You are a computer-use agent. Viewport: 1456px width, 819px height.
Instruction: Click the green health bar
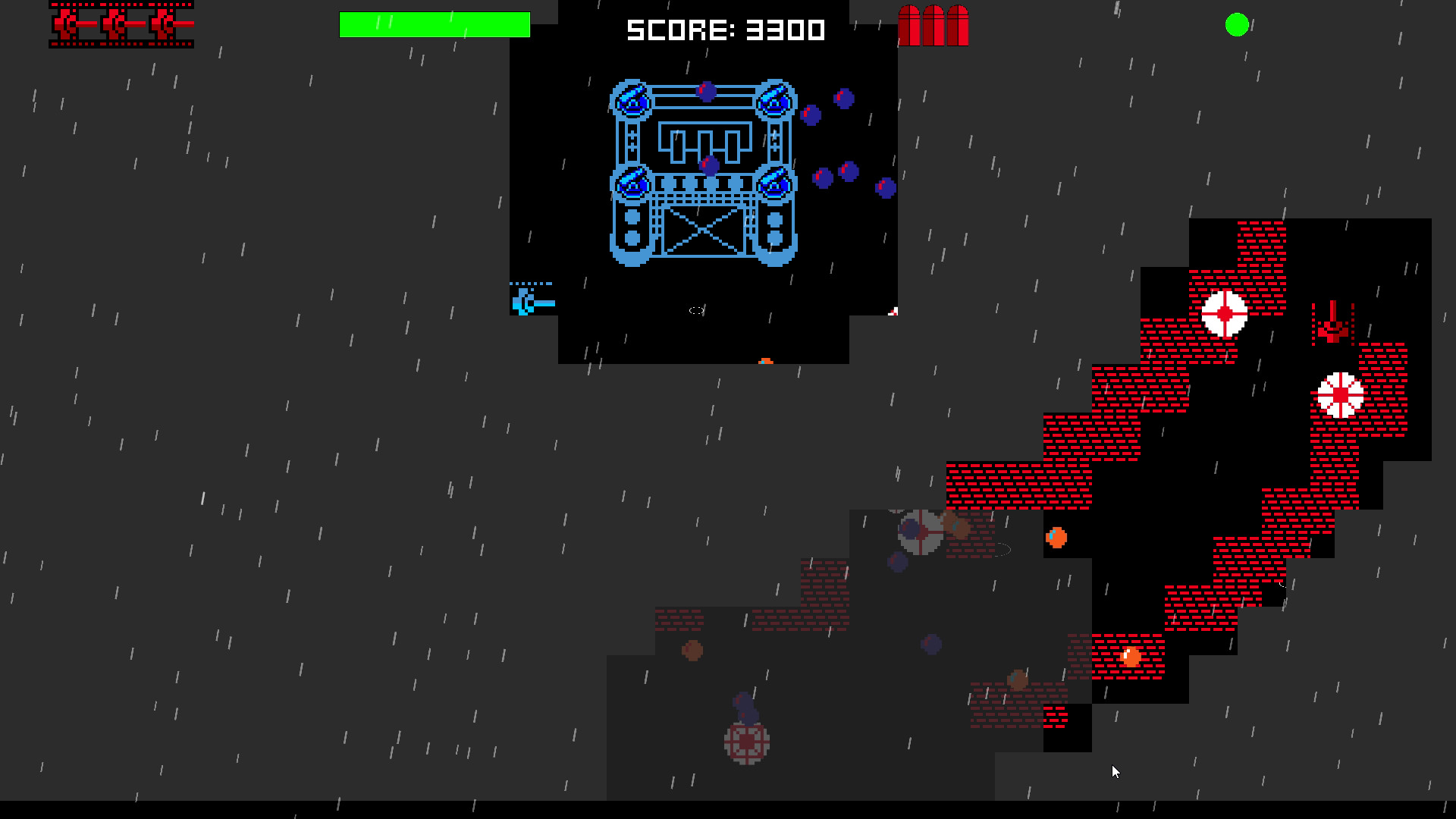(436, 24)
